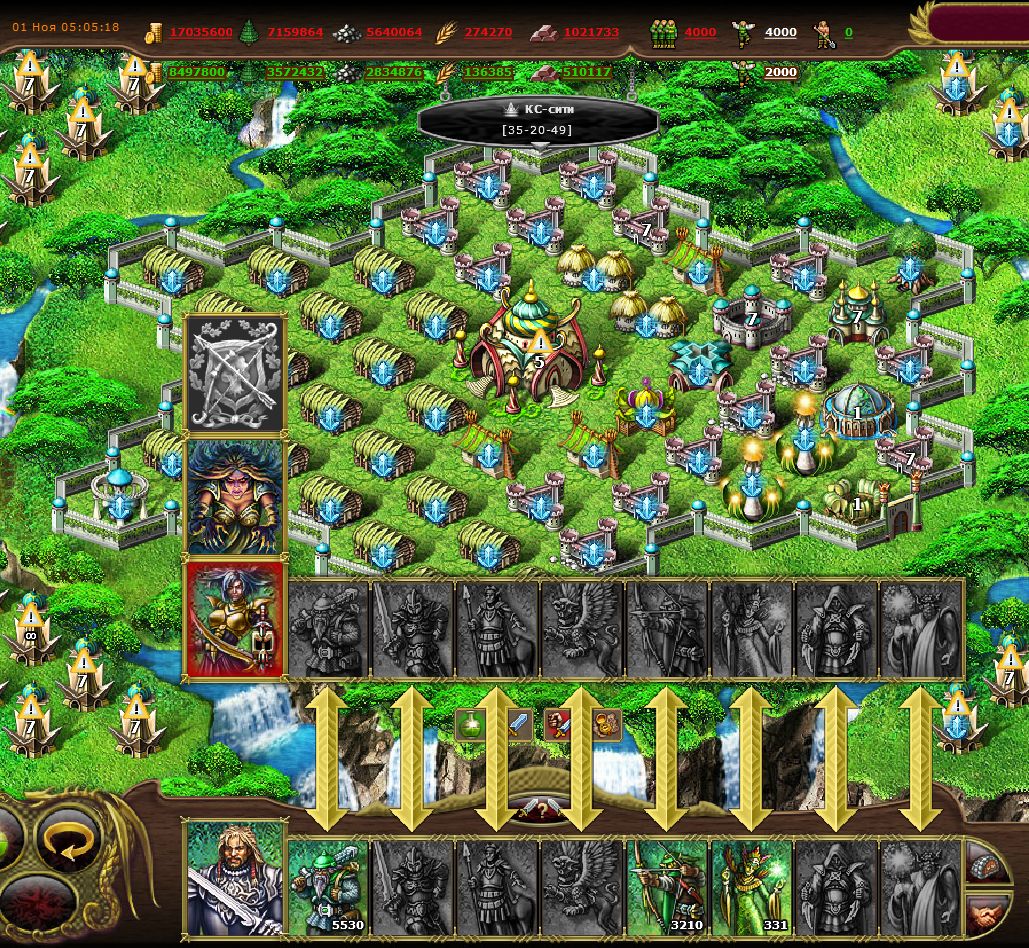Screen dimensions: 1029x948
Task: Select the archer unit stack of 3210
Action: tap(667, 886)
